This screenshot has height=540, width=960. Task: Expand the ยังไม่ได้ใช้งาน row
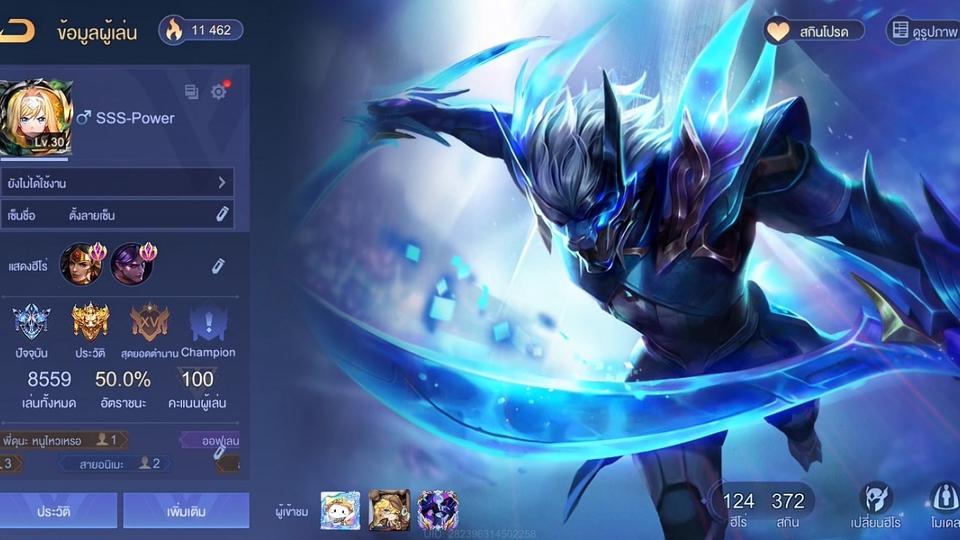[117, 183]
